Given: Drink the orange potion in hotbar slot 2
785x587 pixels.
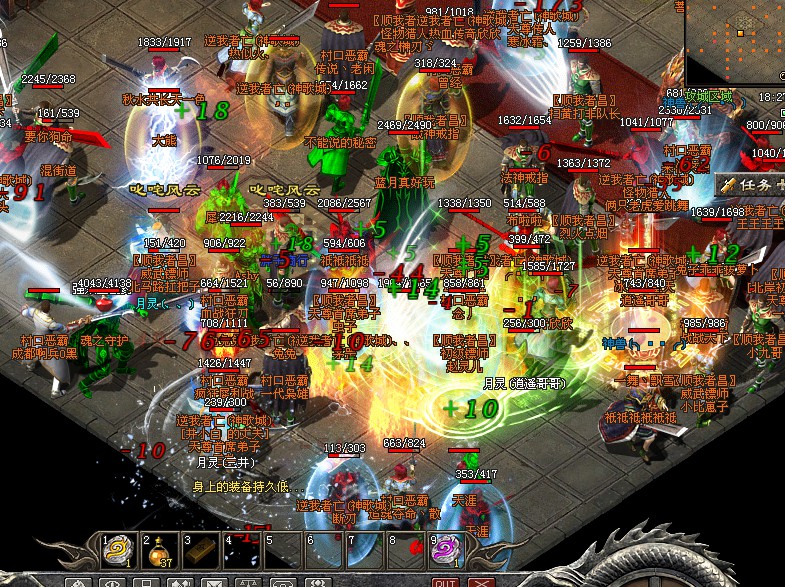Looking at the screenshot, I should pos(159,551).
